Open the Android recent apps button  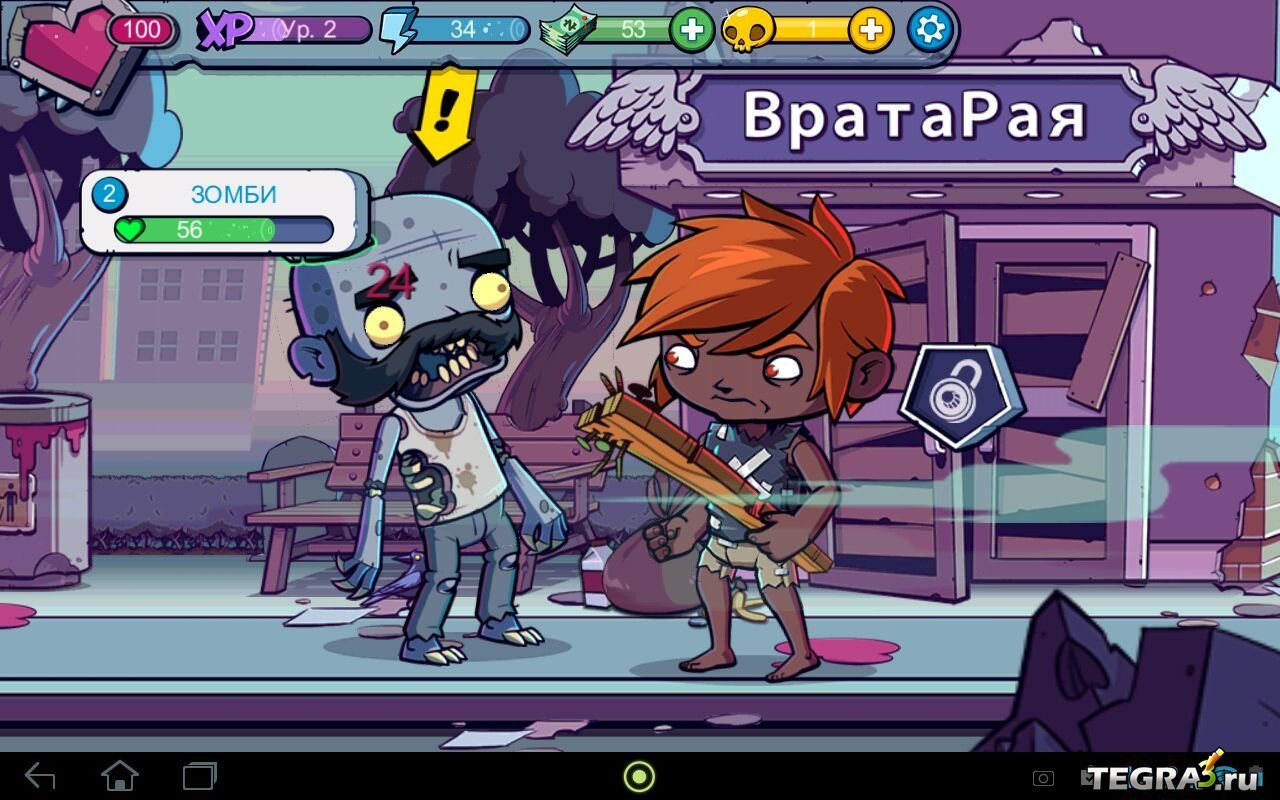[x=199, y=776]
